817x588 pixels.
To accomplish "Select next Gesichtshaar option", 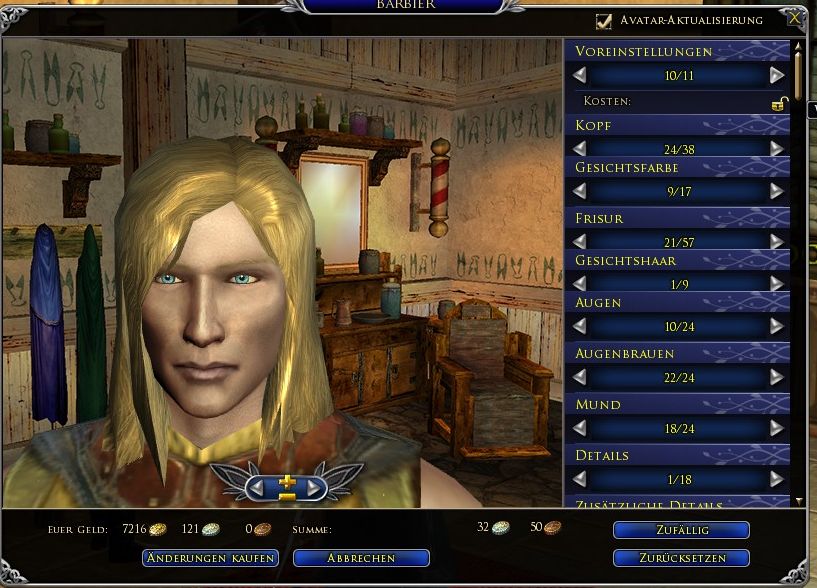I will (x=777, y=284).
